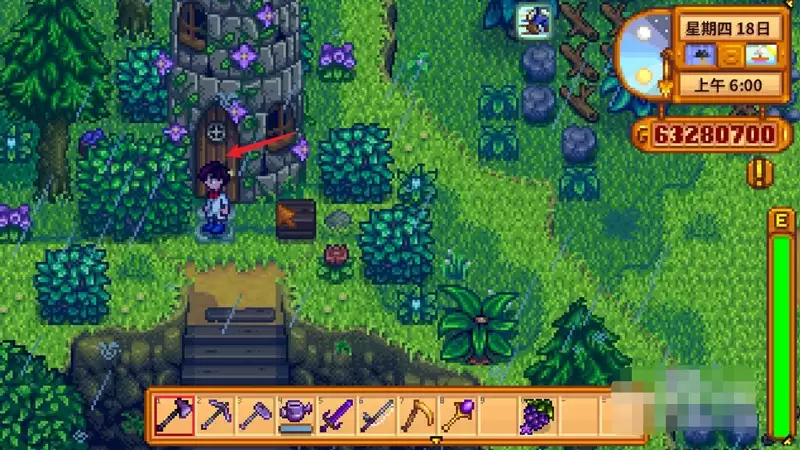Open the quest journal exclamation icon
The width and height of the screenshot is (800, 450).
click(x=760, y=173)
